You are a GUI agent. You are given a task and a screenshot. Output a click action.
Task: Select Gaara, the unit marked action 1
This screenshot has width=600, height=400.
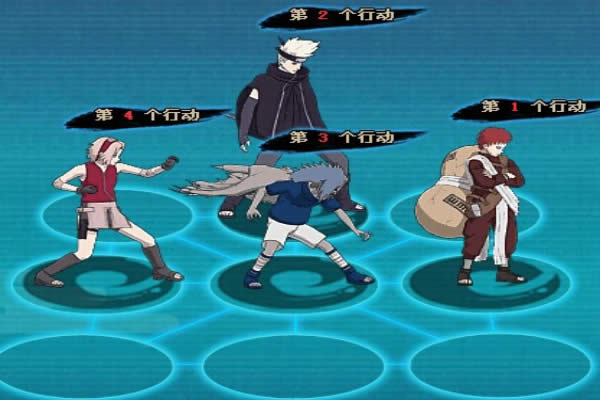[490, 200]
